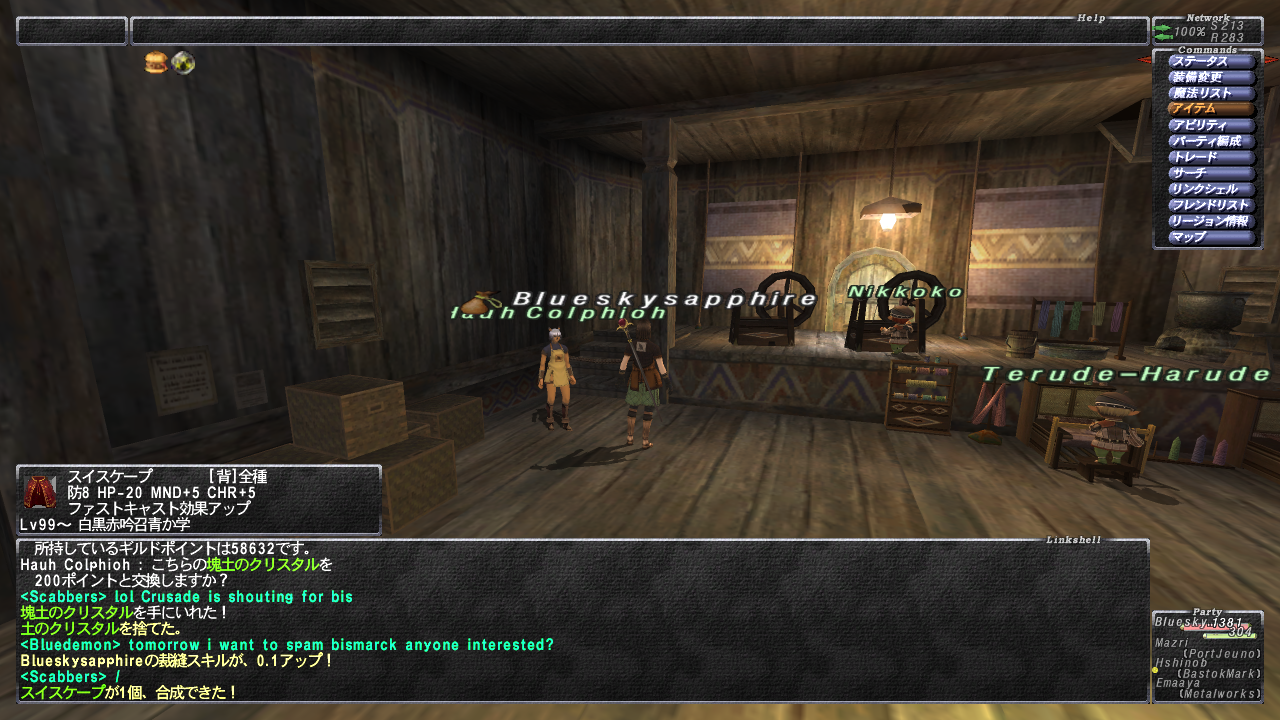Select 装備変更 in the Commands menu
Image resolution: width=1280 pixels, height=720 pixels.
(1210, 78)
